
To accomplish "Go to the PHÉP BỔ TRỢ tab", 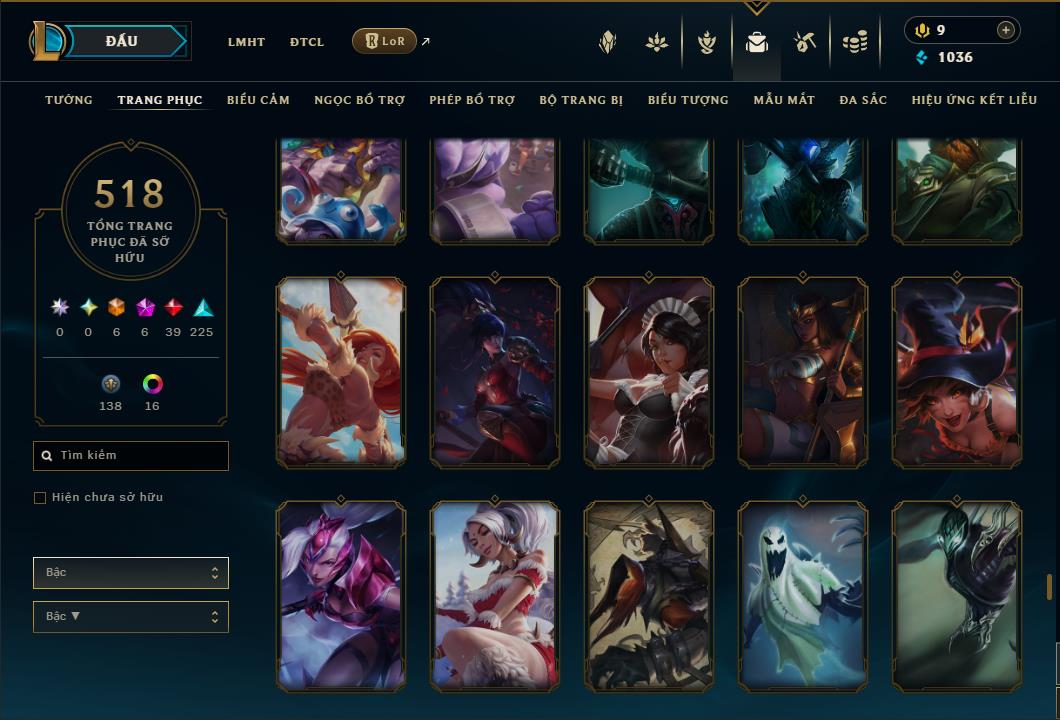I will [x=472, y=100].
